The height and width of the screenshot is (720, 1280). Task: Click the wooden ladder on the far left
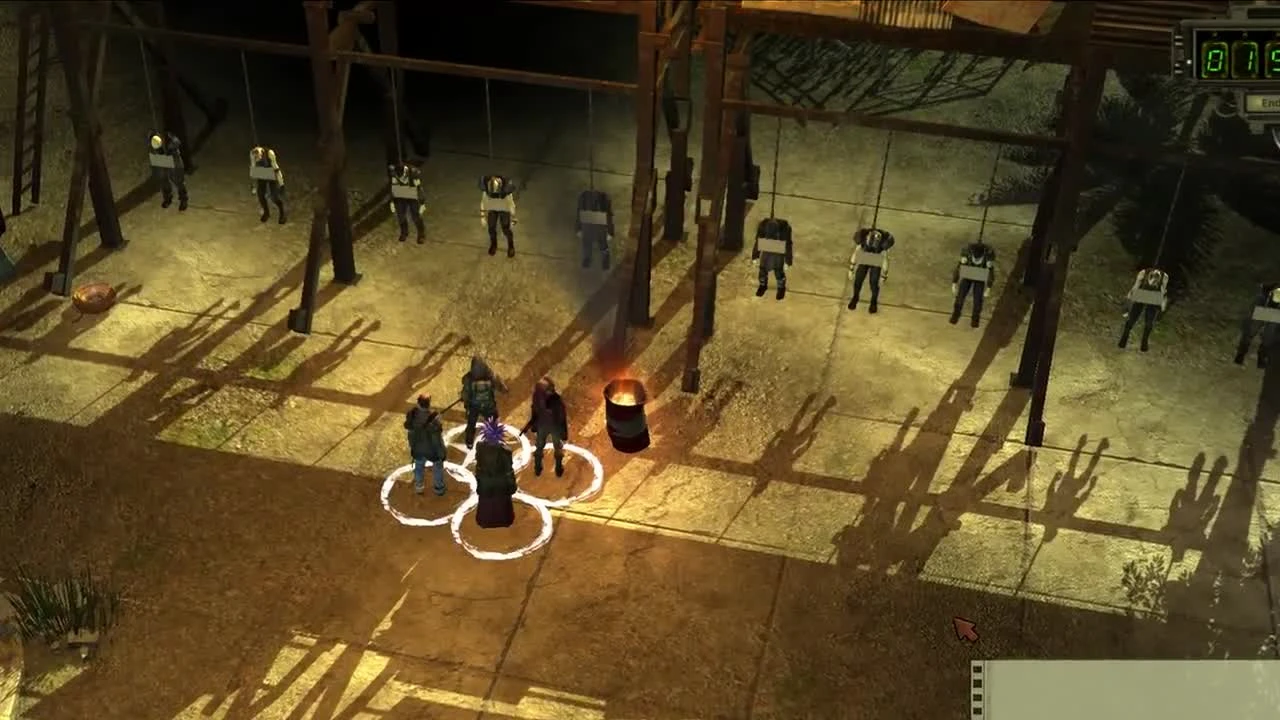click(x=30, y=140)
